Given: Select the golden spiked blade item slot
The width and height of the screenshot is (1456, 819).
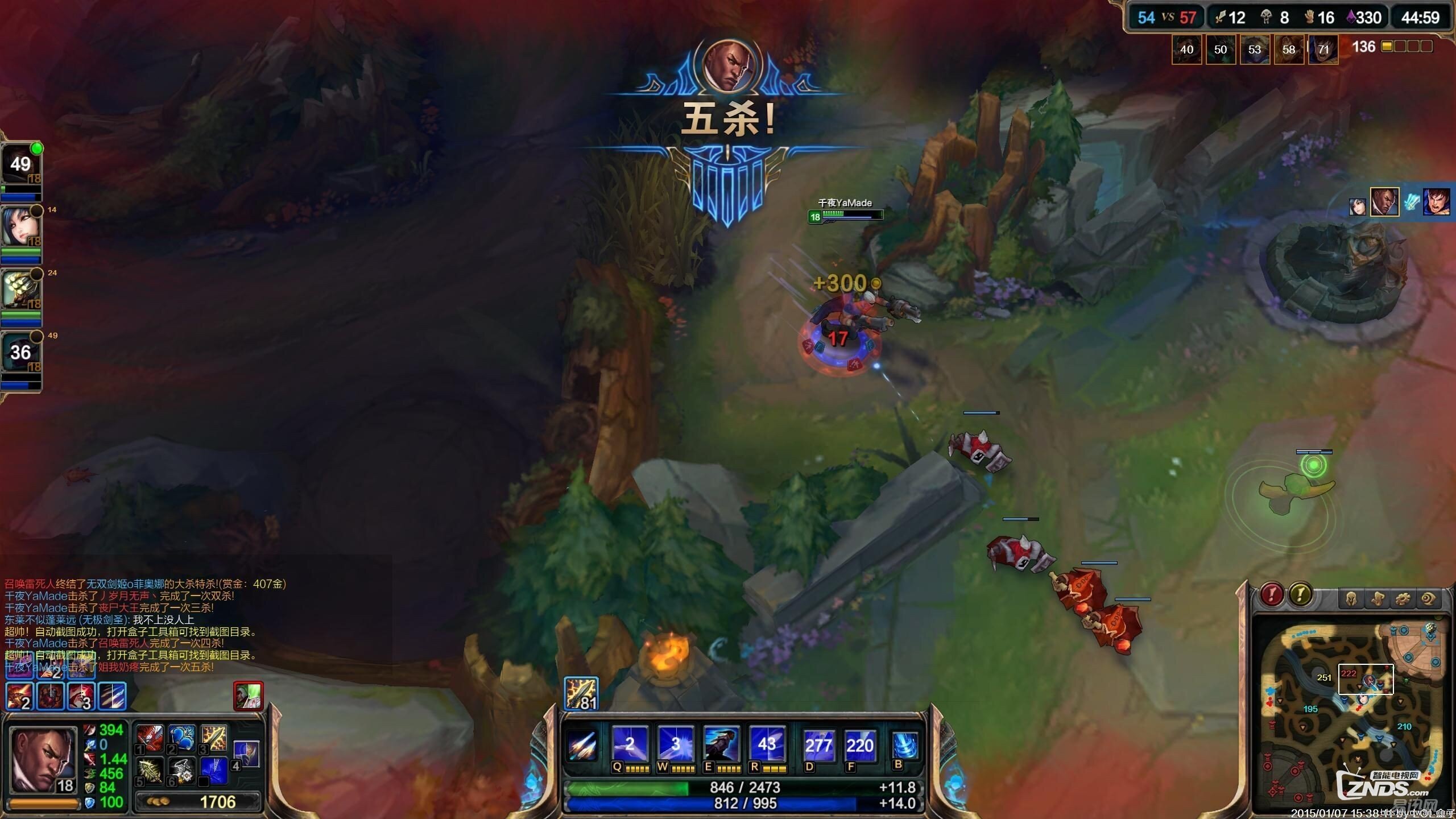Looking at the screenshot, I should [150, 771].
